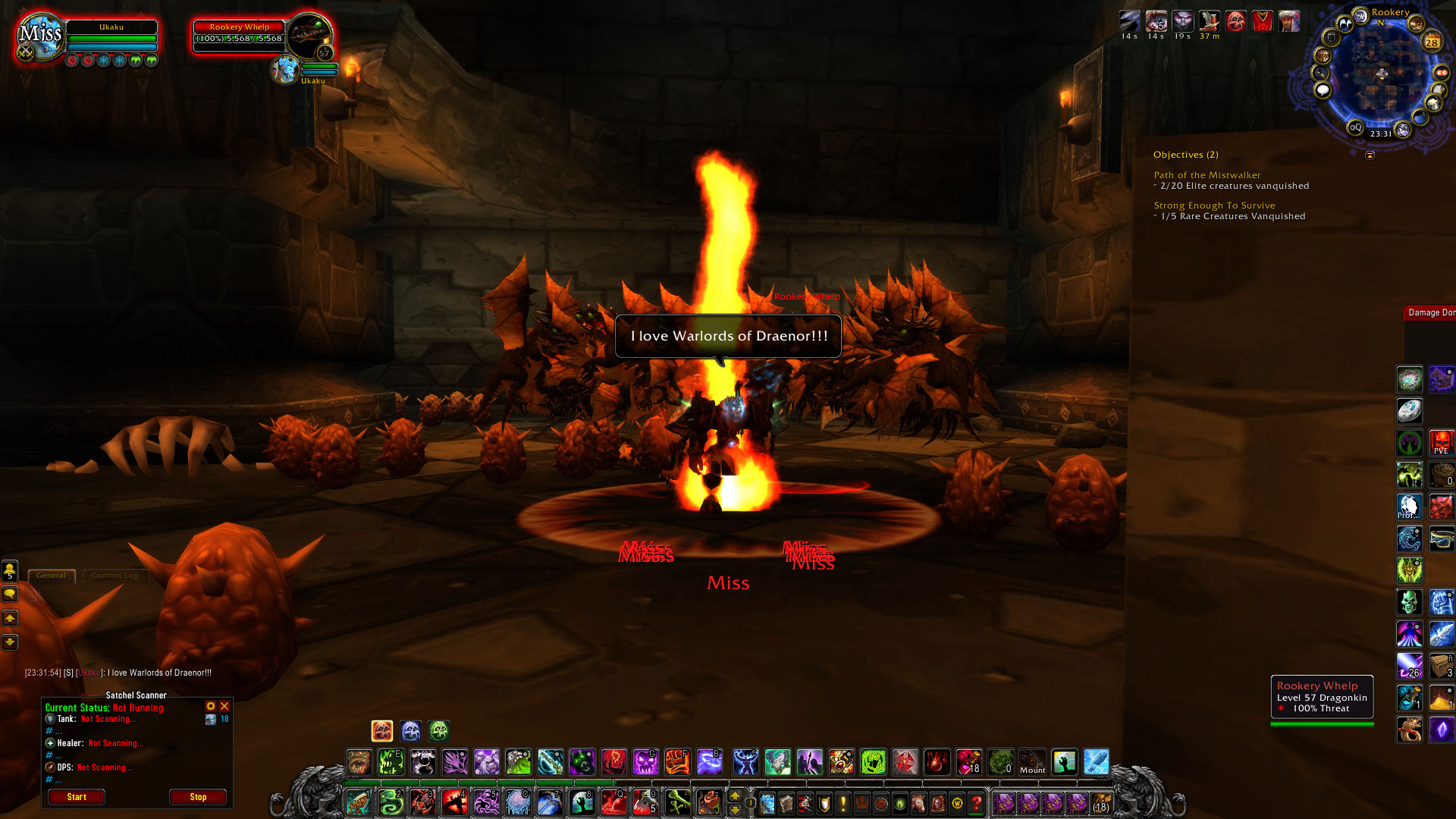Open the Professions icon labeled Prof
Screen dimensions: 1456x819
(1410, 504)
